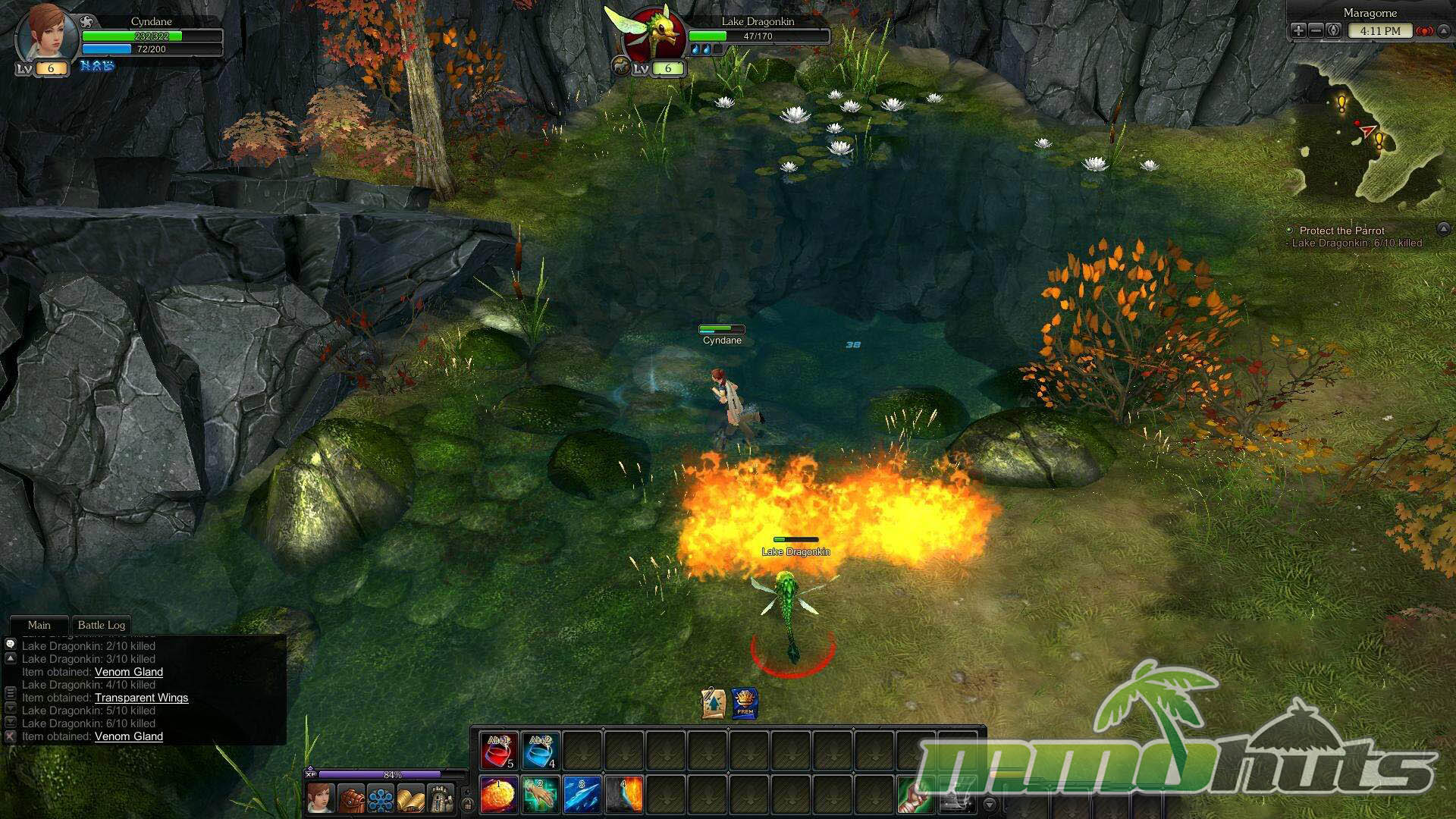1456x819 pixels.
Task: Open the scroll with upward arrow notification
Action: tap(714, 703)
